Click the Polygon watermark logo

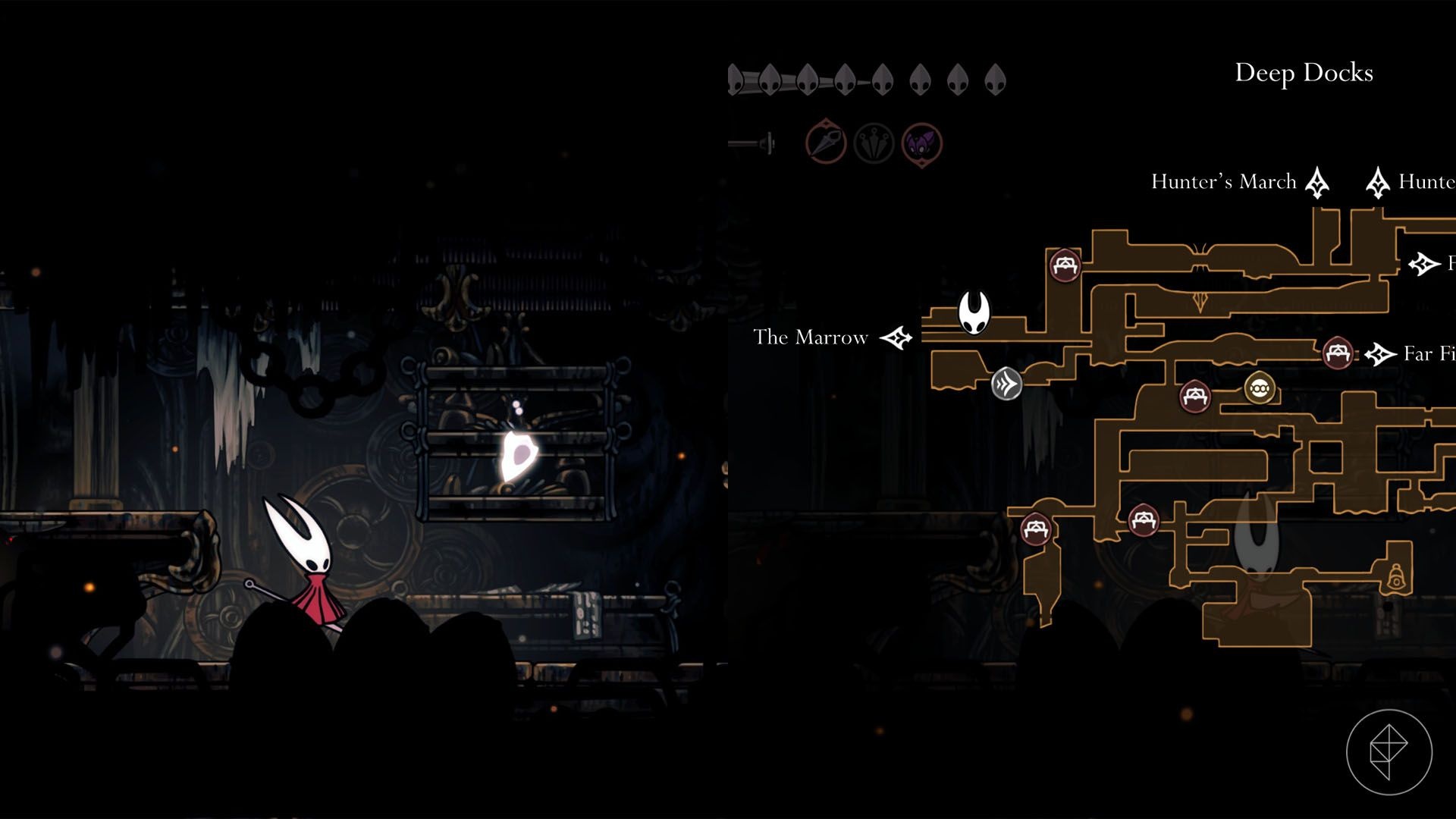pos(1389,752)
